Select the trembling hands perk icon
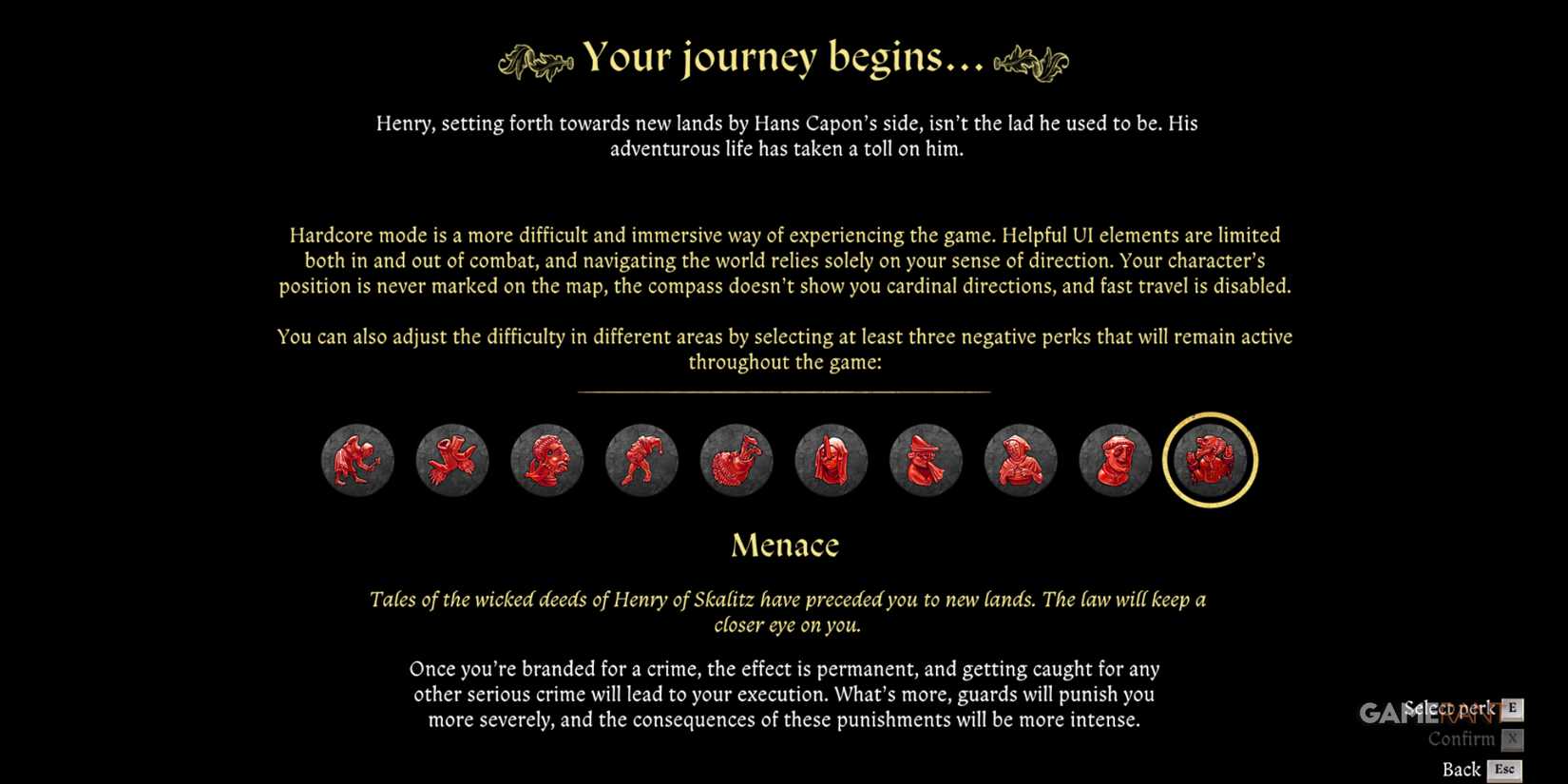1568x784 pixels. [451, 459]
